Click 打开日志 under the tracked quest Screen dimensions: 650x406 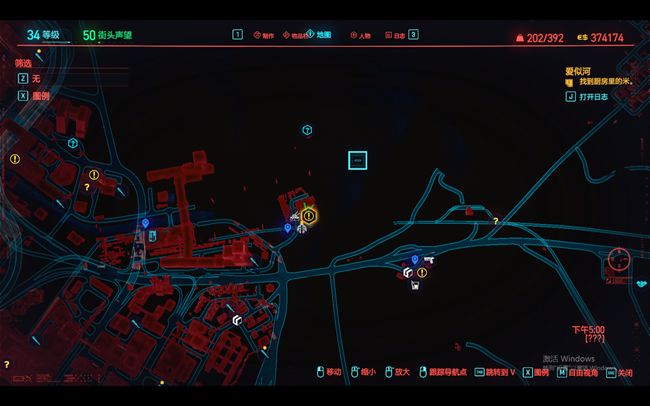(594, 97)
